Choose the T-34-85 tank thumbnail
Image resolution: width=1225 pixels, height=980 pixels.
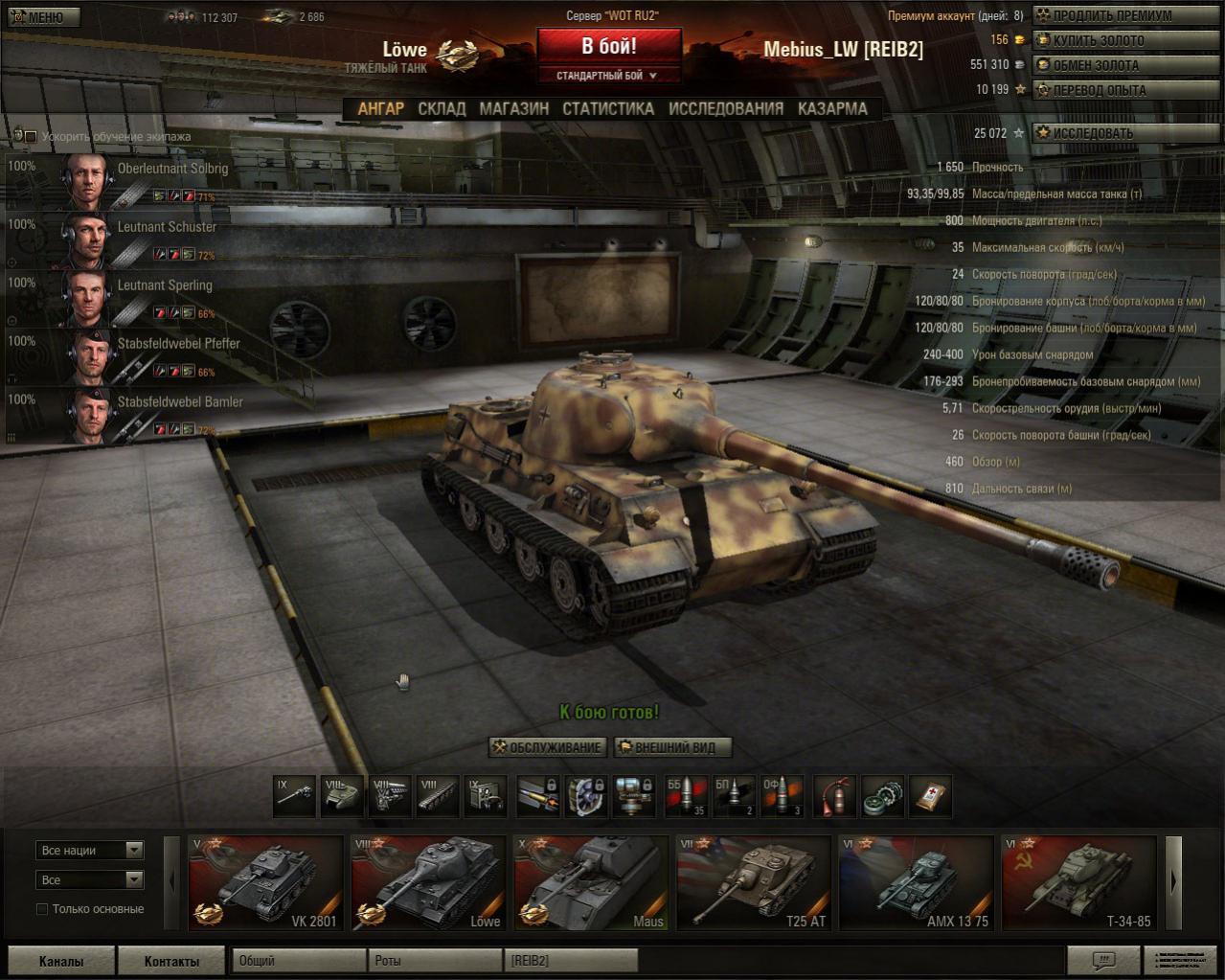[x=1079, y=882]
